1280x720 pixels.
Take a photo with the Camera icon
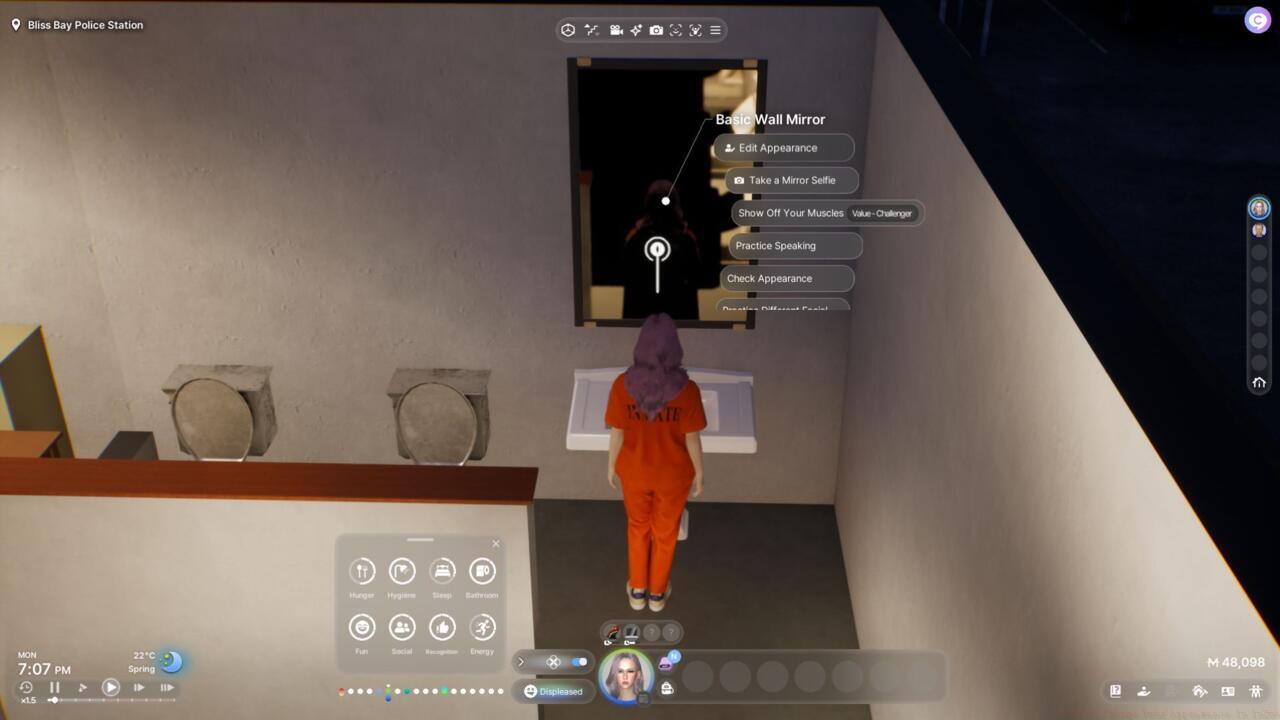[x=656, y=30]
